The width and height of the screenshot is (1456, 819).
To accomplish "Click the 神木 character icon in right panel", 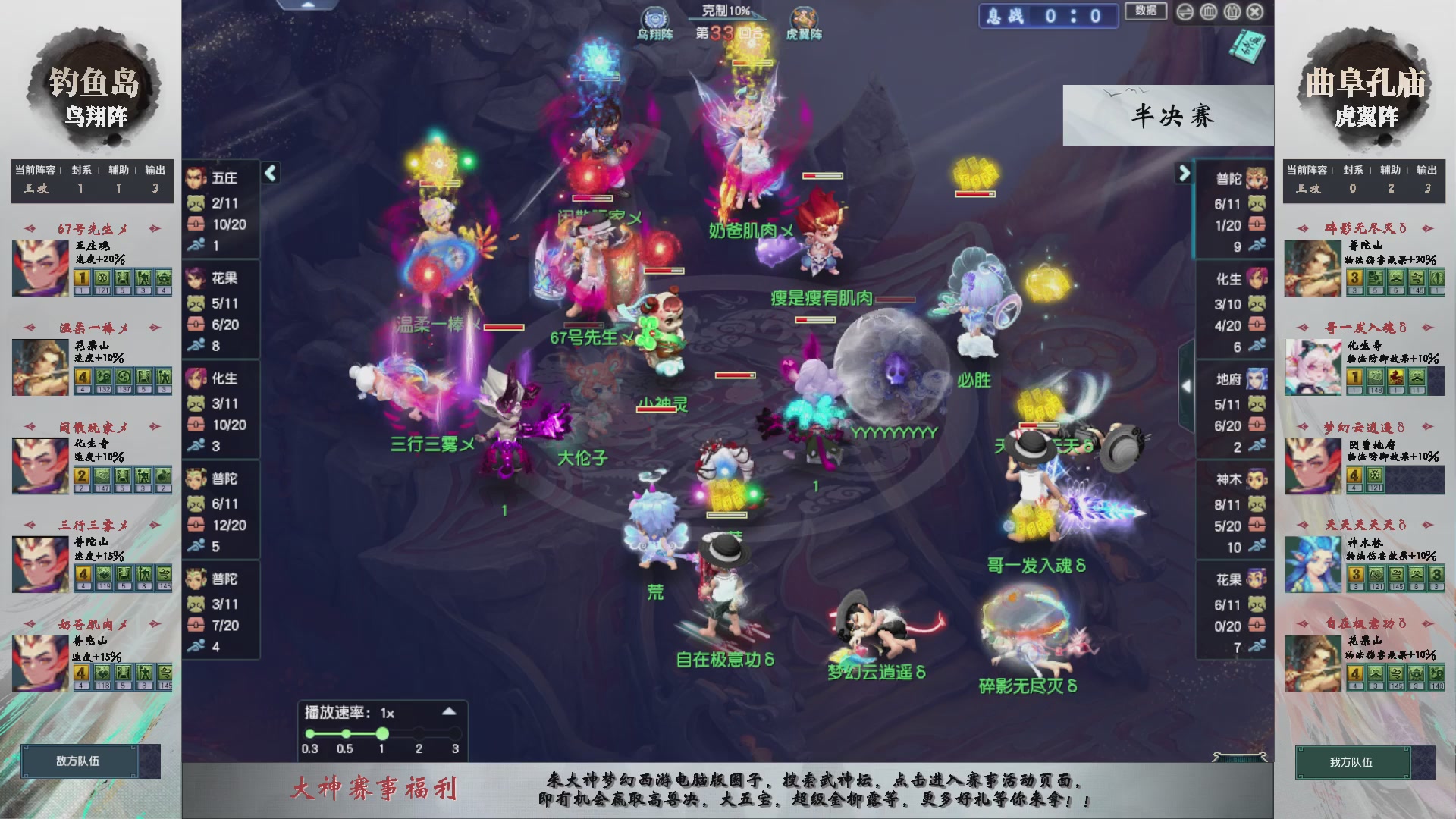I will pos(1257,479).
